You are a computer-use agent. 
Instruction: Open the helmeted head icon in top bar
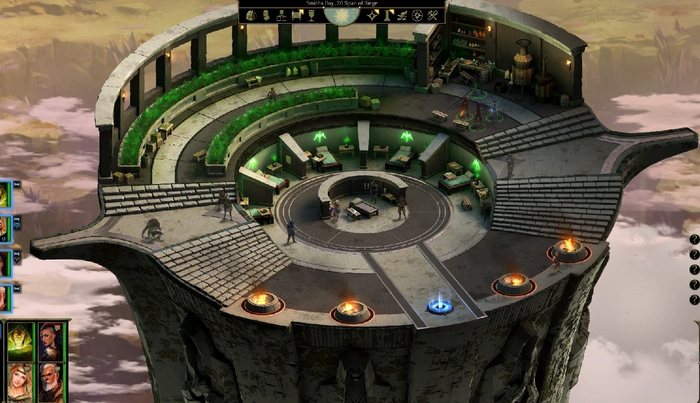coord(251,15)
